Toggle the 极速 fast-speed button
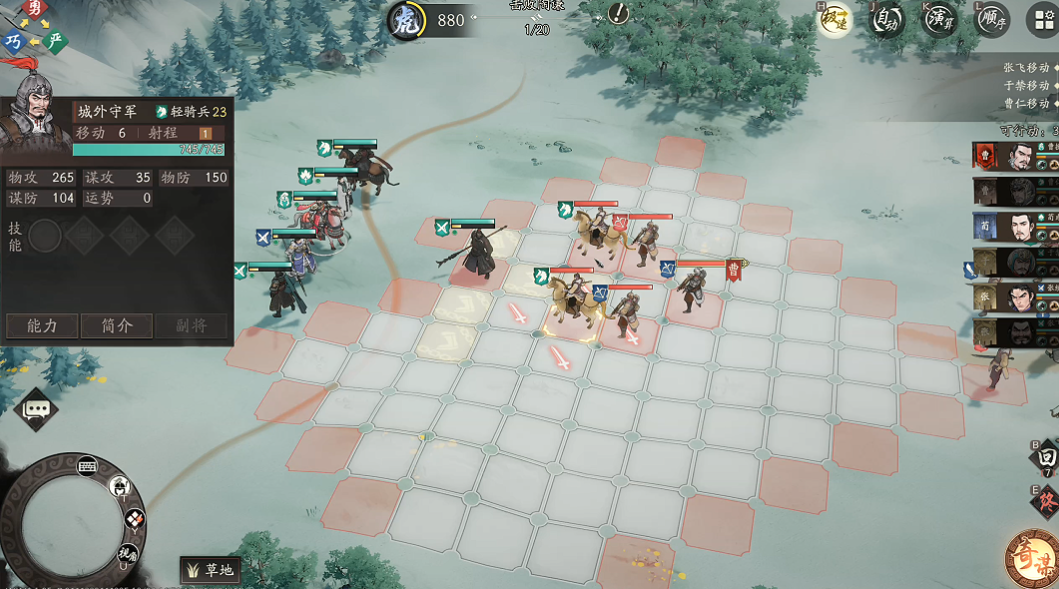1059x589 pixels. click(834, 20)
